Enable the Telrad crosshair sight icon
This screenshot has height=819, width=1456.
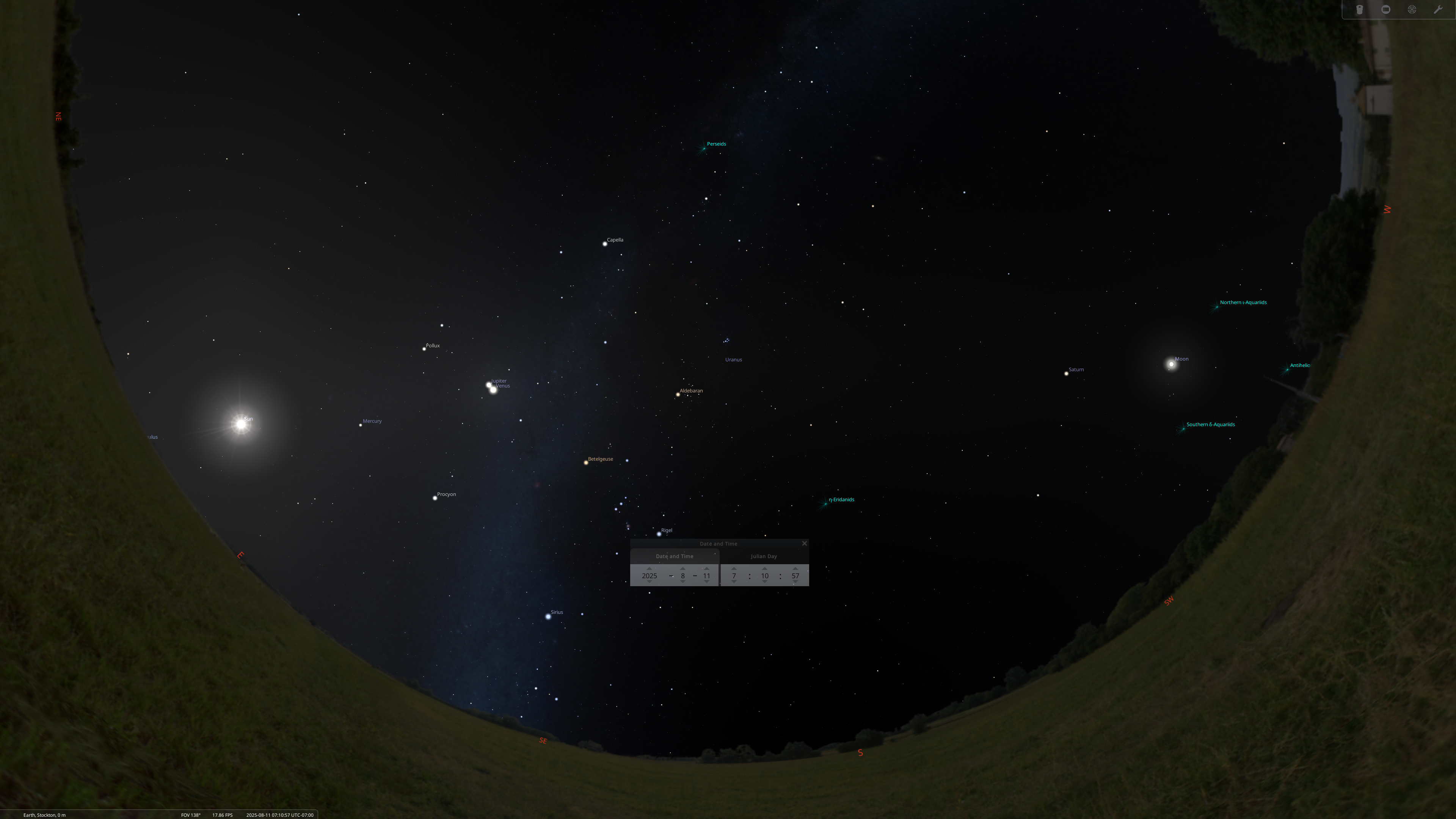1412,9
